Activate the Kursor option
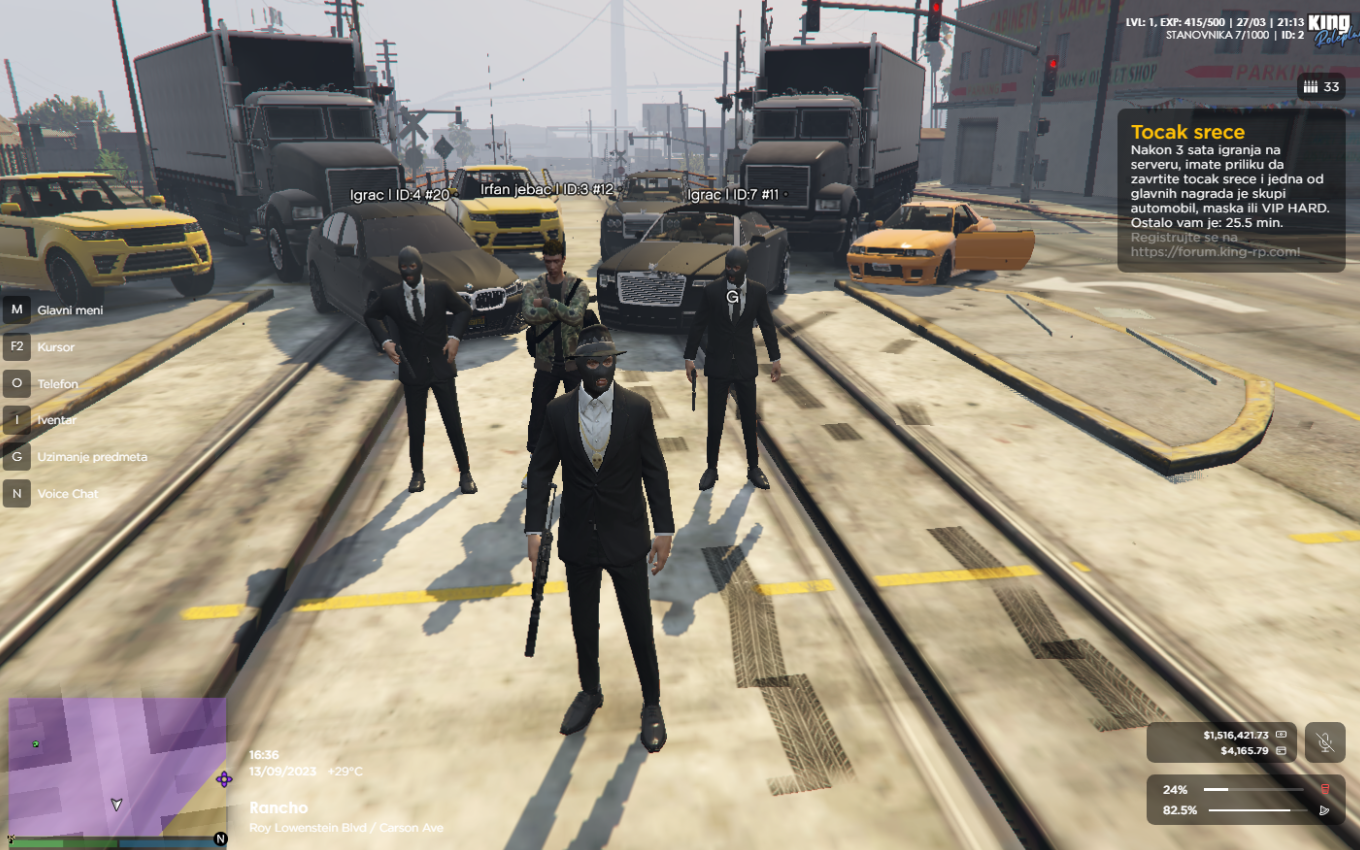The image size is (1360, 850). click(56, 347)
